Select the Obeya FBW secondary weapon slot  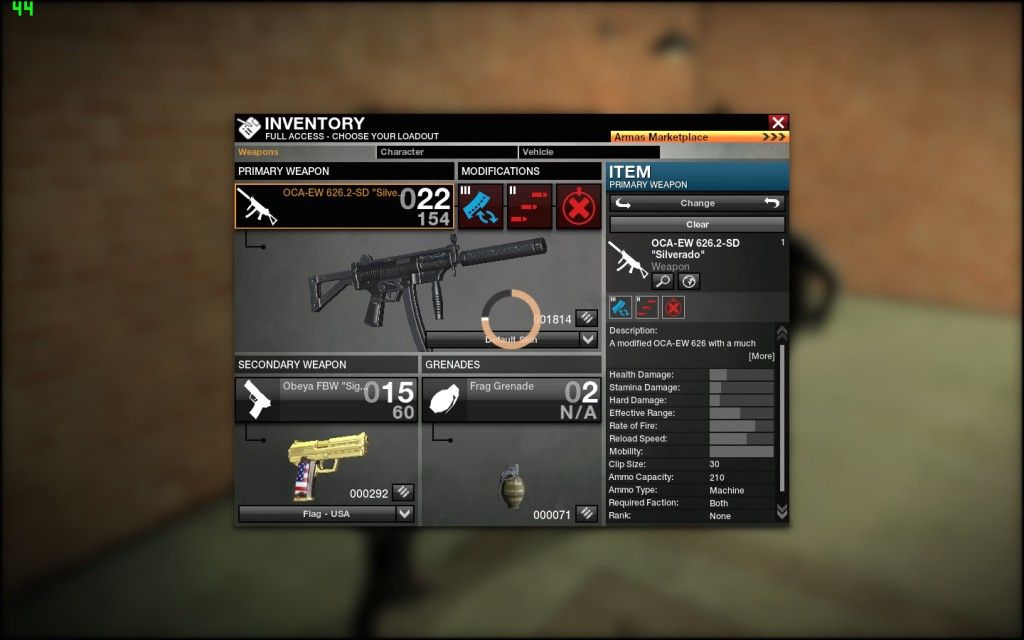click(x=326, y=399)
